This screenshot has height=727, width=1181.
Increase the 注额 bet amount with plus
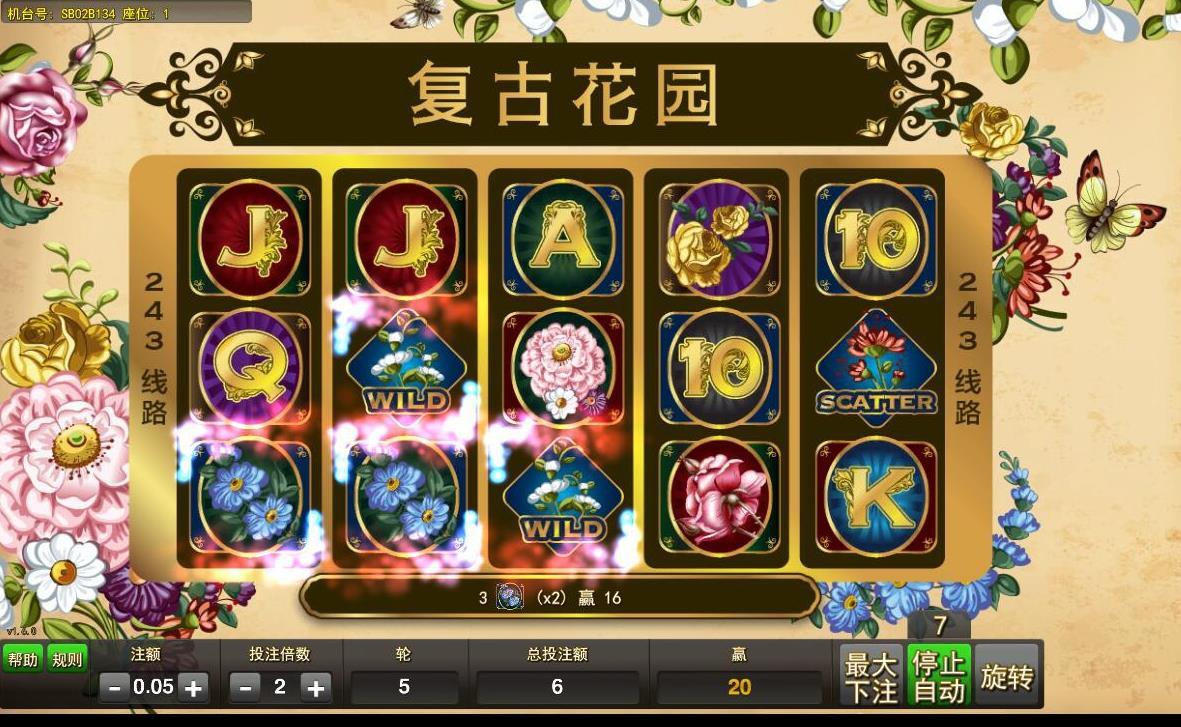(x=193, y=688)
